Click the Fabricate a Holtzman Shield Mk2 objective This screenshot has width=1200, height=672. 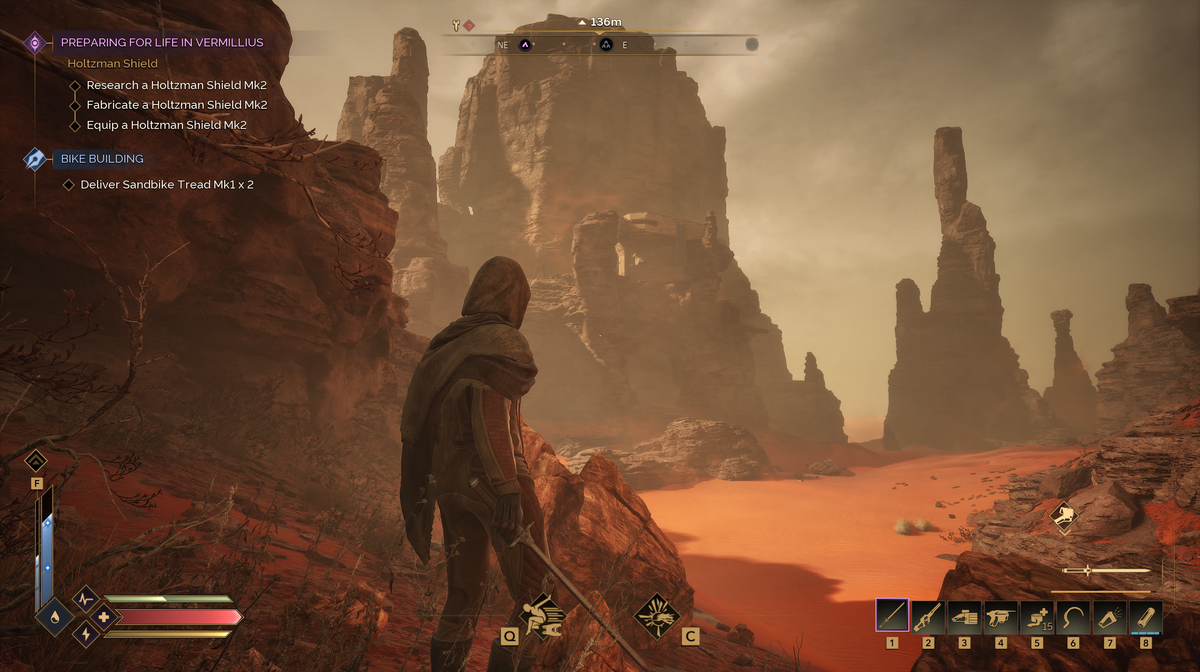pos(176,105)
